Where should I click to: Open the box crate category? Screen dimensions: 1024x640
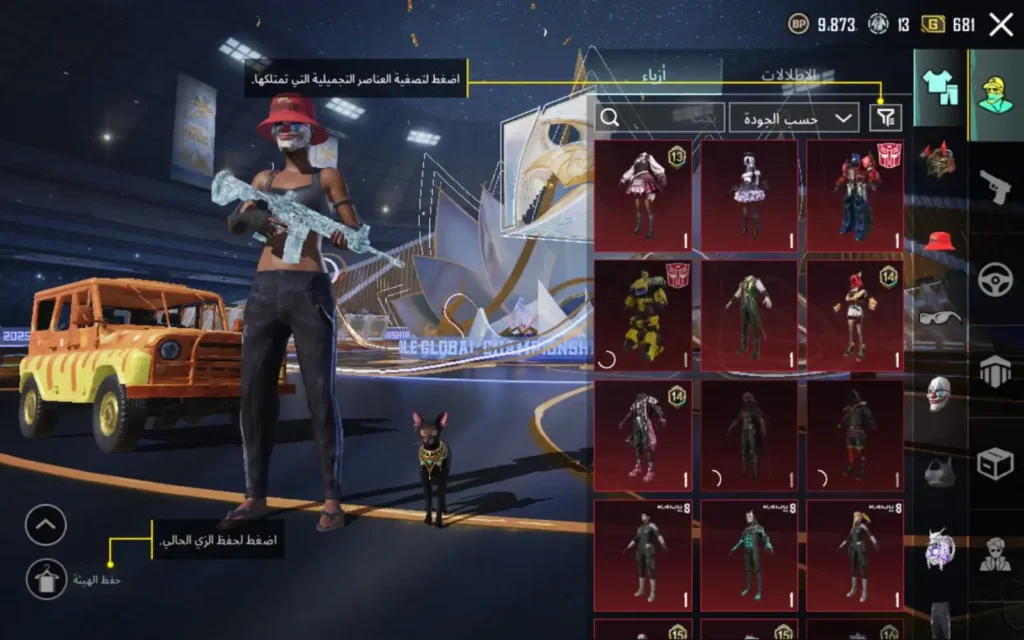click(x=996, y=463)
